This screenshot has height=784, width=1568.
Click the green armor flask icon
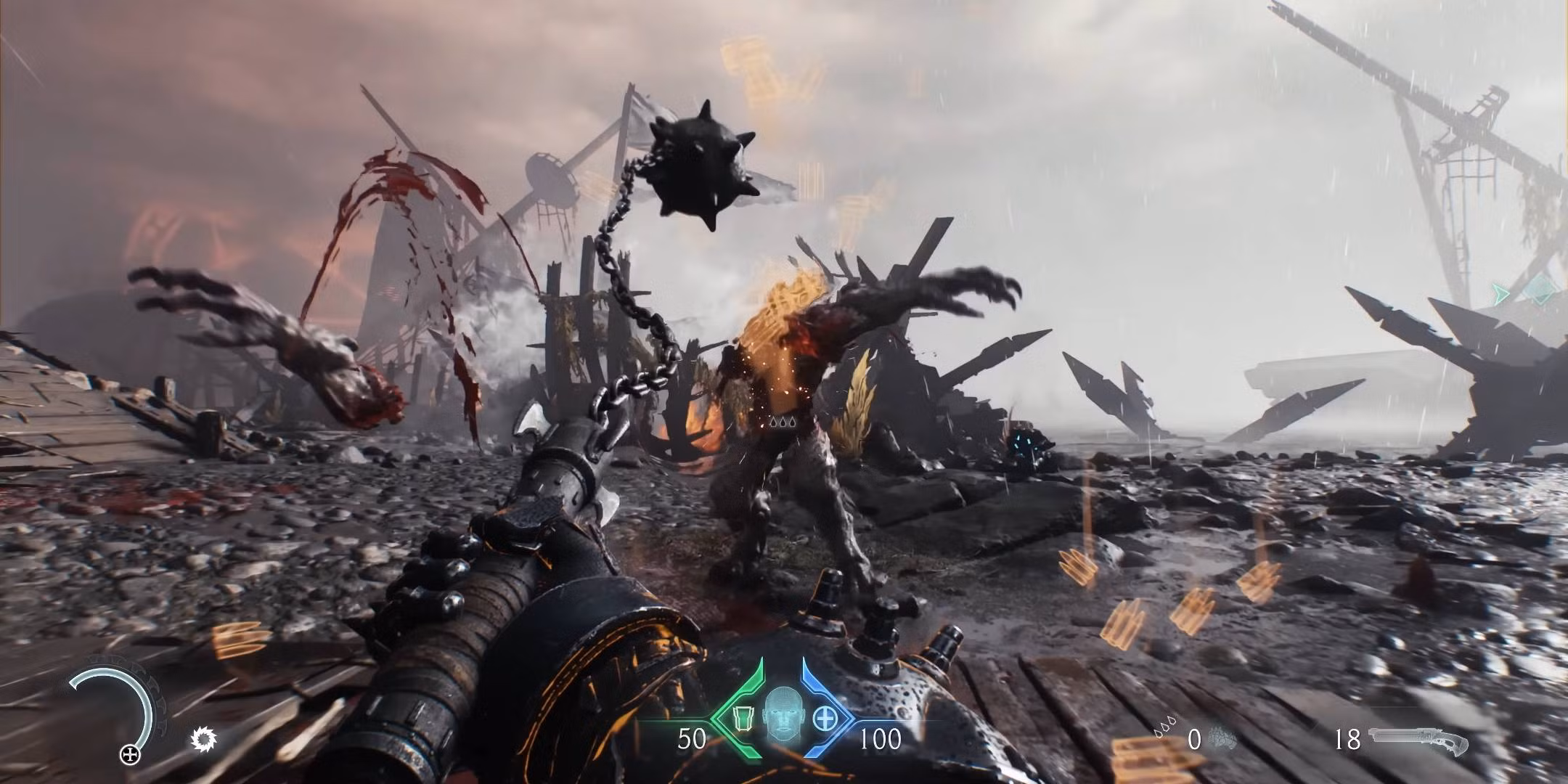(x=743, y=717)
